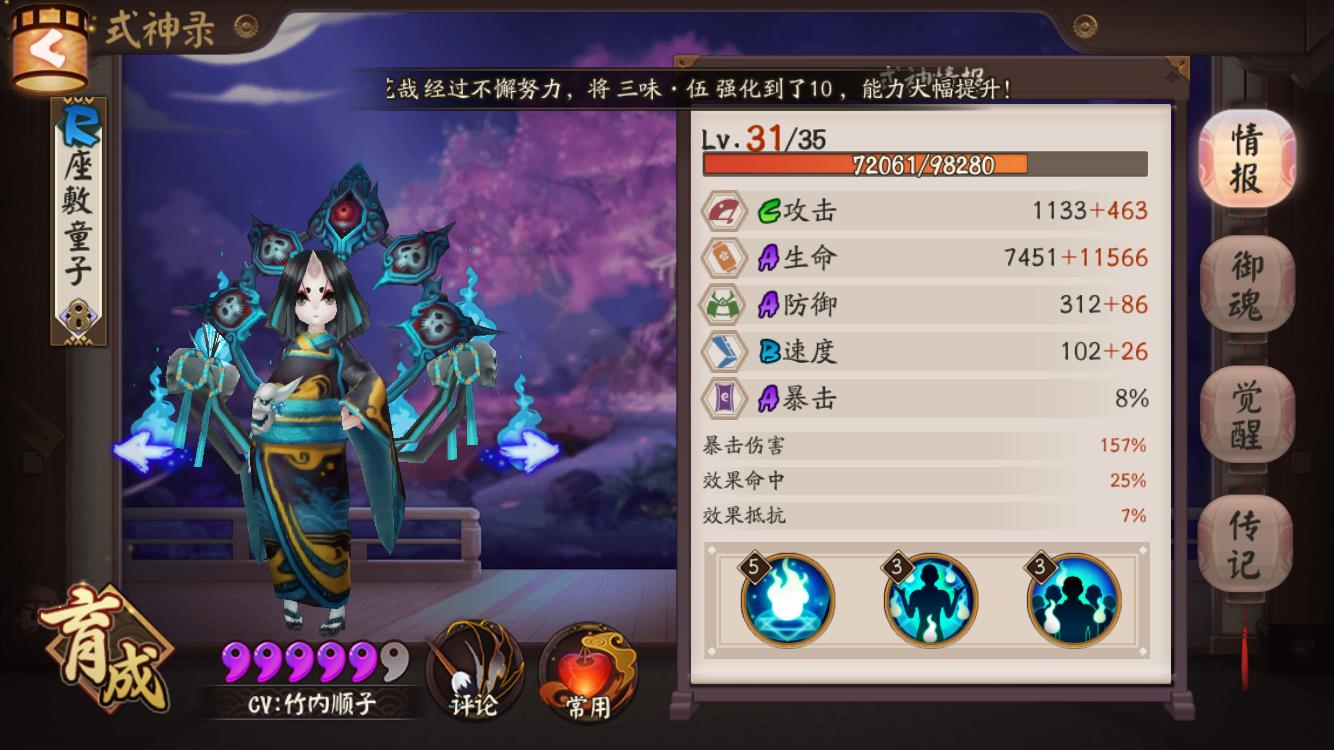This screenshot has height=750, width=1334.
Task: Switch to the 情报 info tab
Action: point(1246,160)
